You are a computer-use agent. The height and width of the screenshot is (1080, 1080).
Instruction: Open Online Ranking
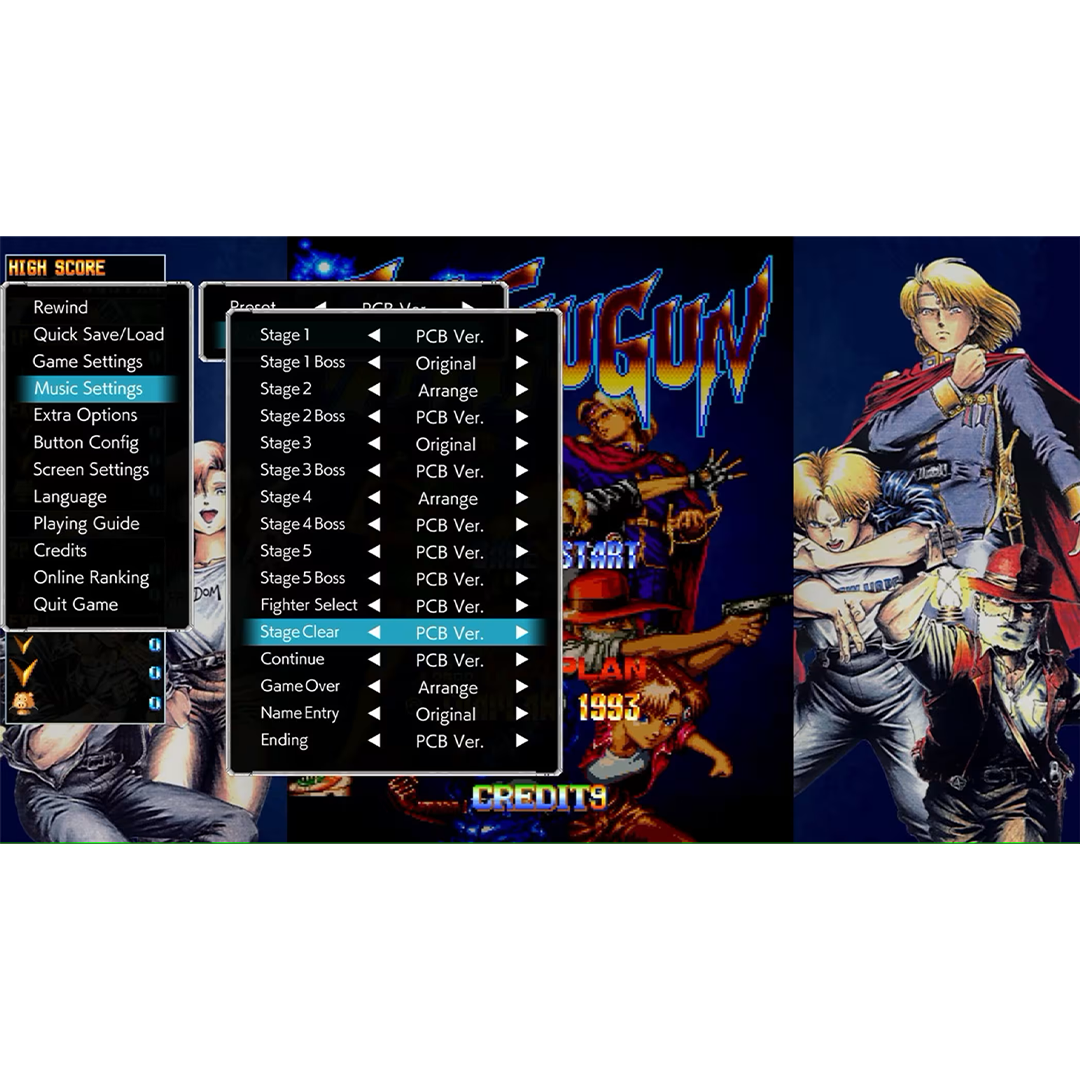coord(91,577)
